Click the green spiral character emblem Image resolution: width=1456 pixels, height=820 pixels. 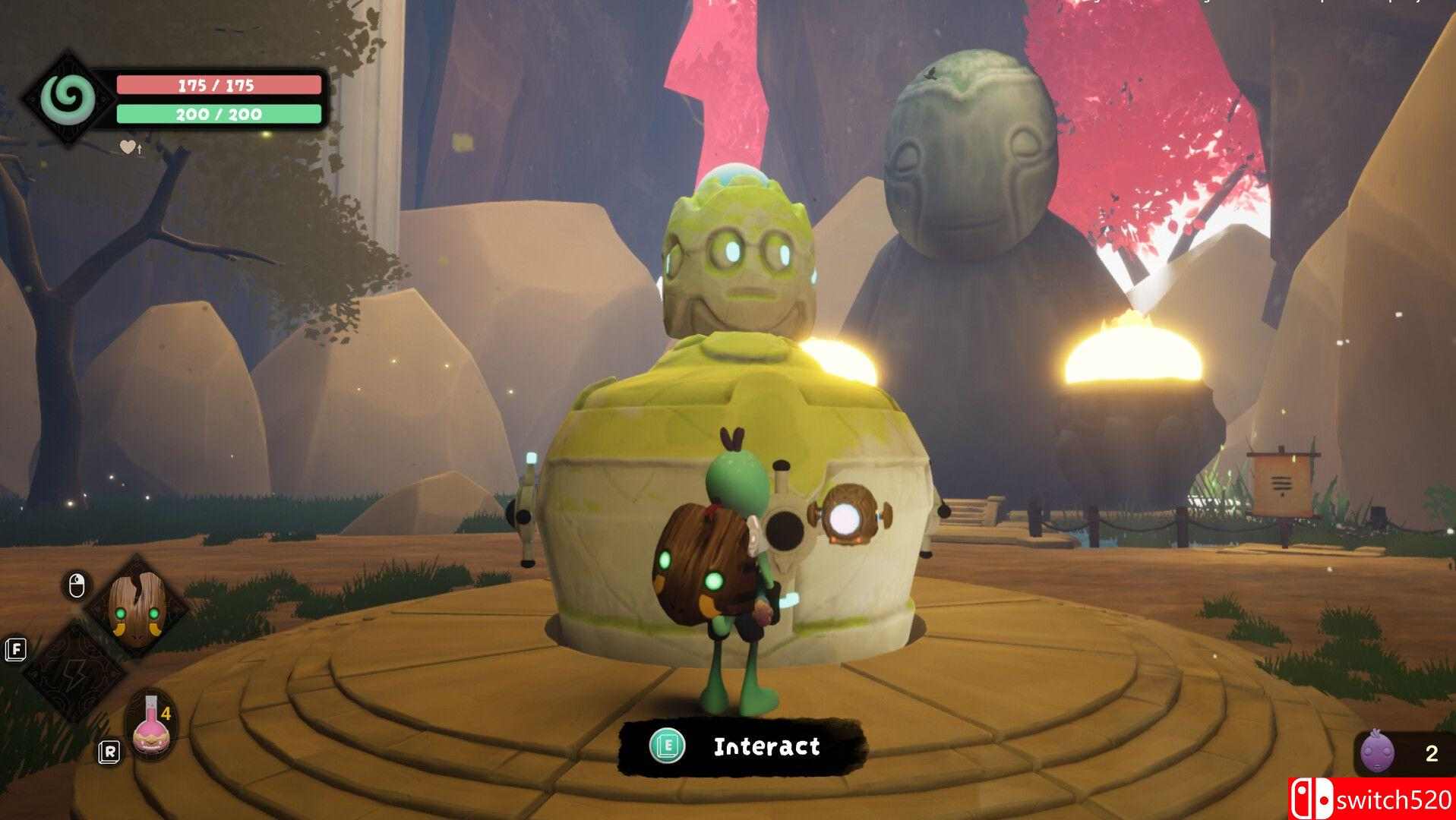point(68,98)
